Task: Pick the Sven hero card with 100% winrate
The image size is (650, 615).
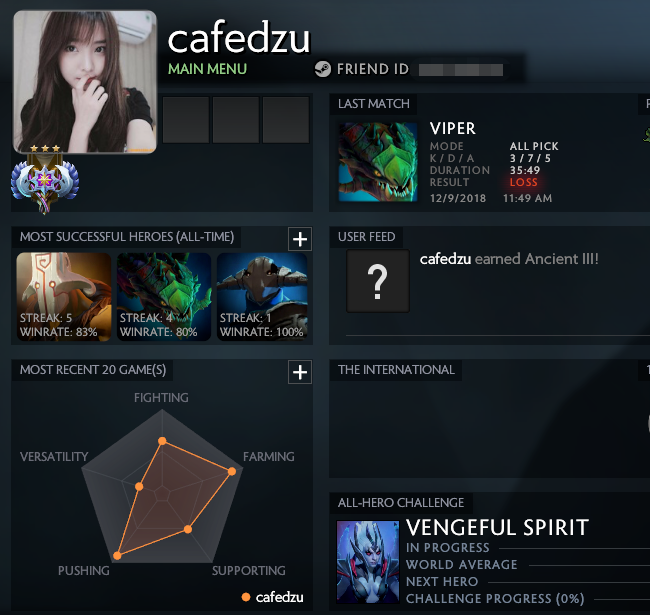Action: (263, 296)
